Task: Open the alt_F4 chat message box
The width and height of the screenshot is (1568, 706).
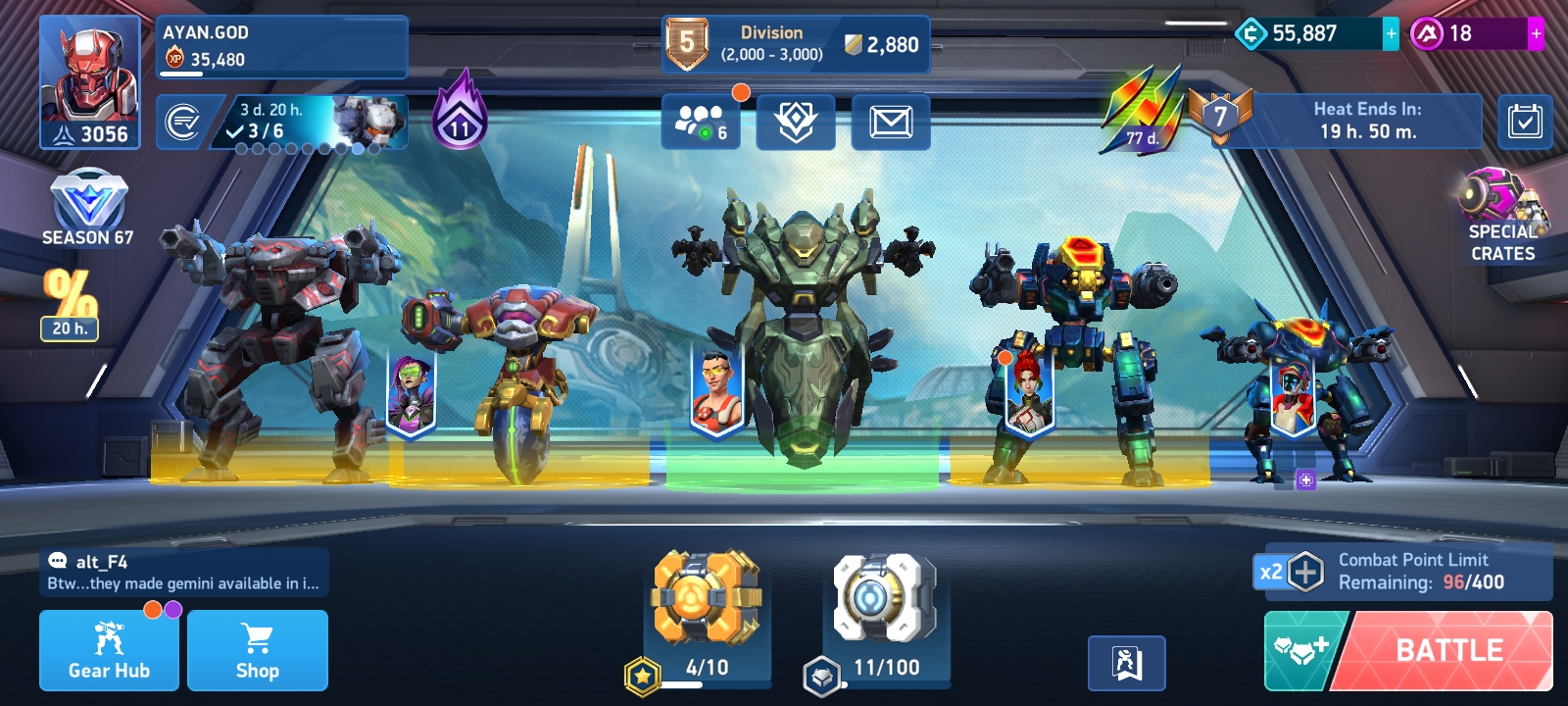Action: [184, 573]
